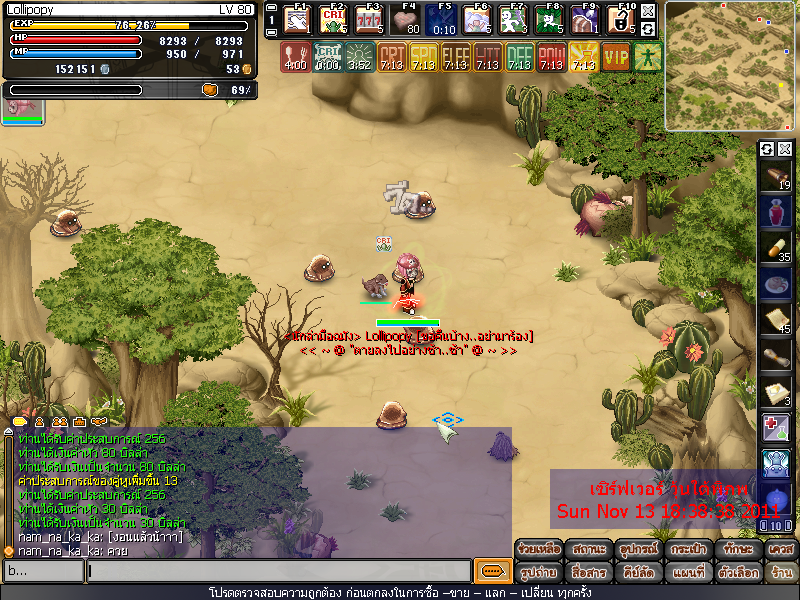
Task: Activate the F4 pink heart hotkey slot
Action: click(x=406, y=20)
